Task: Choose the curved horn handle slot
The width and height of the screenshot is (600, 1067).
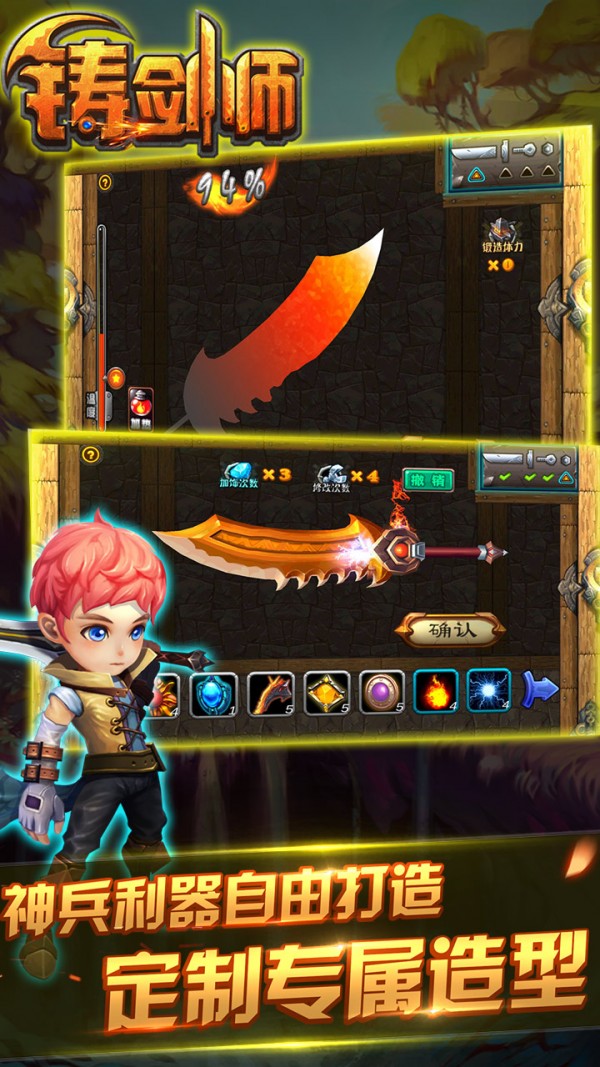Action: 271,691
